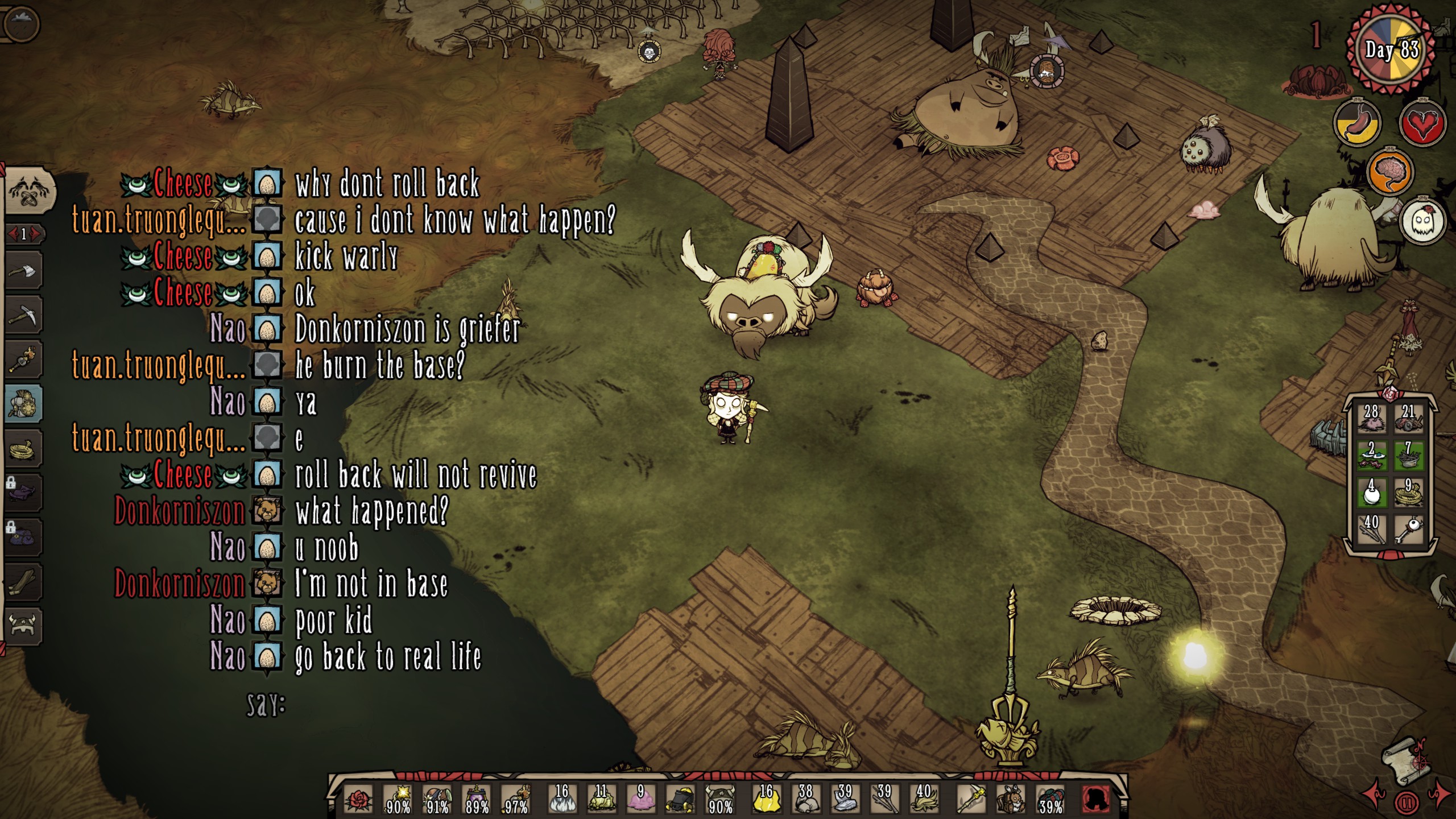Pick the pink slime stack of 9

[x=640, y=800]
